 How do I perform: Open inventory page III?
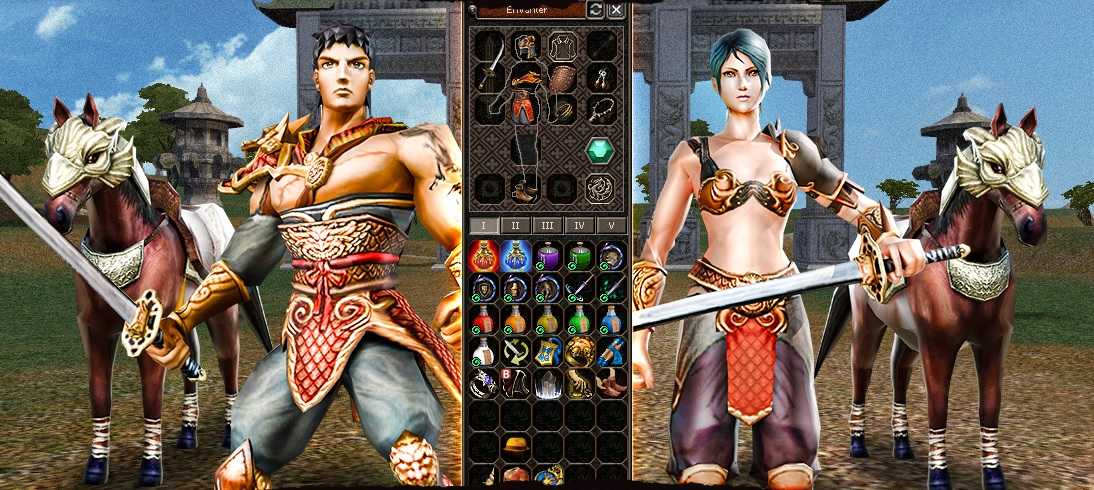[548, 225]
